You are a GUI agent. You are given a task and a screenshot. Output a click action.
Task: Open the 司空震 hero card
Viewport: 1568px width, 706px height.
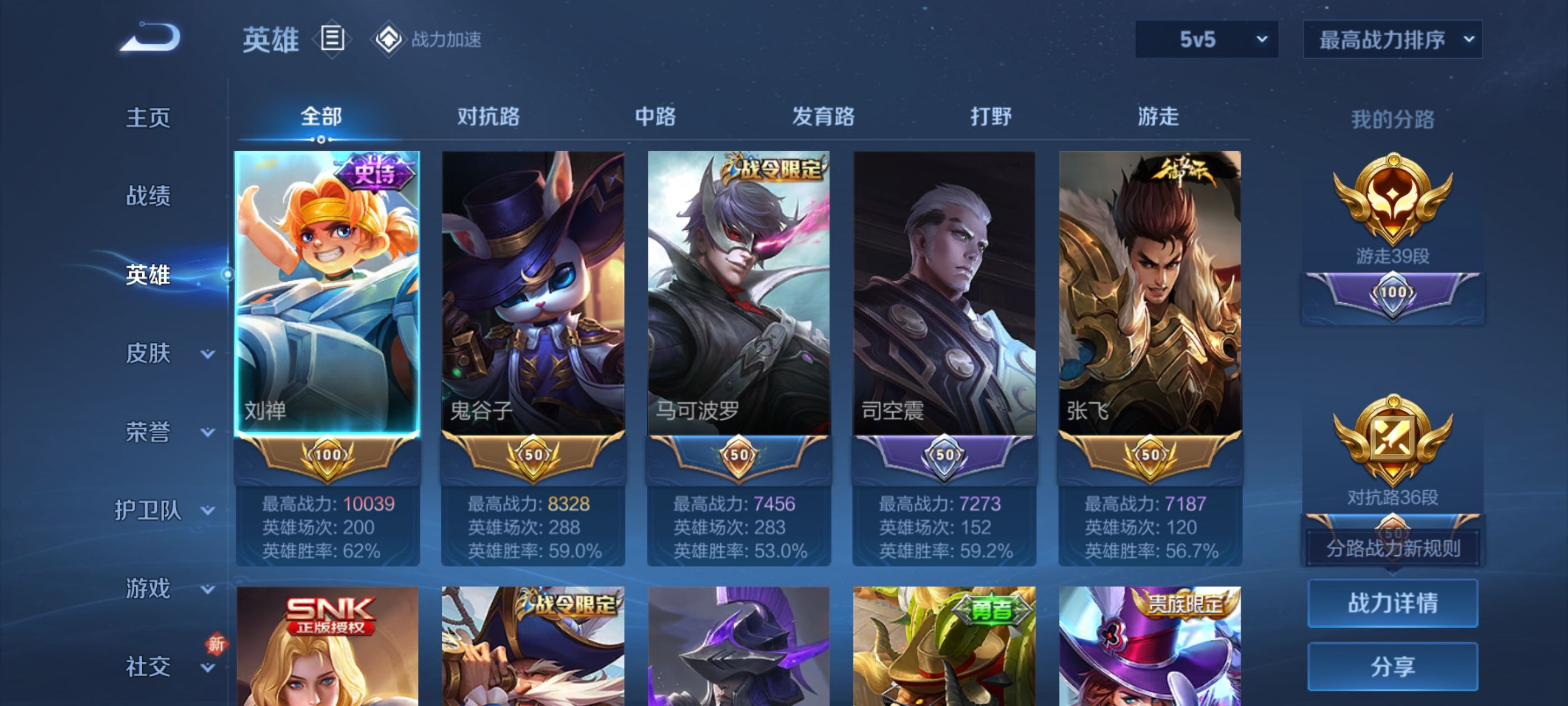944,292
